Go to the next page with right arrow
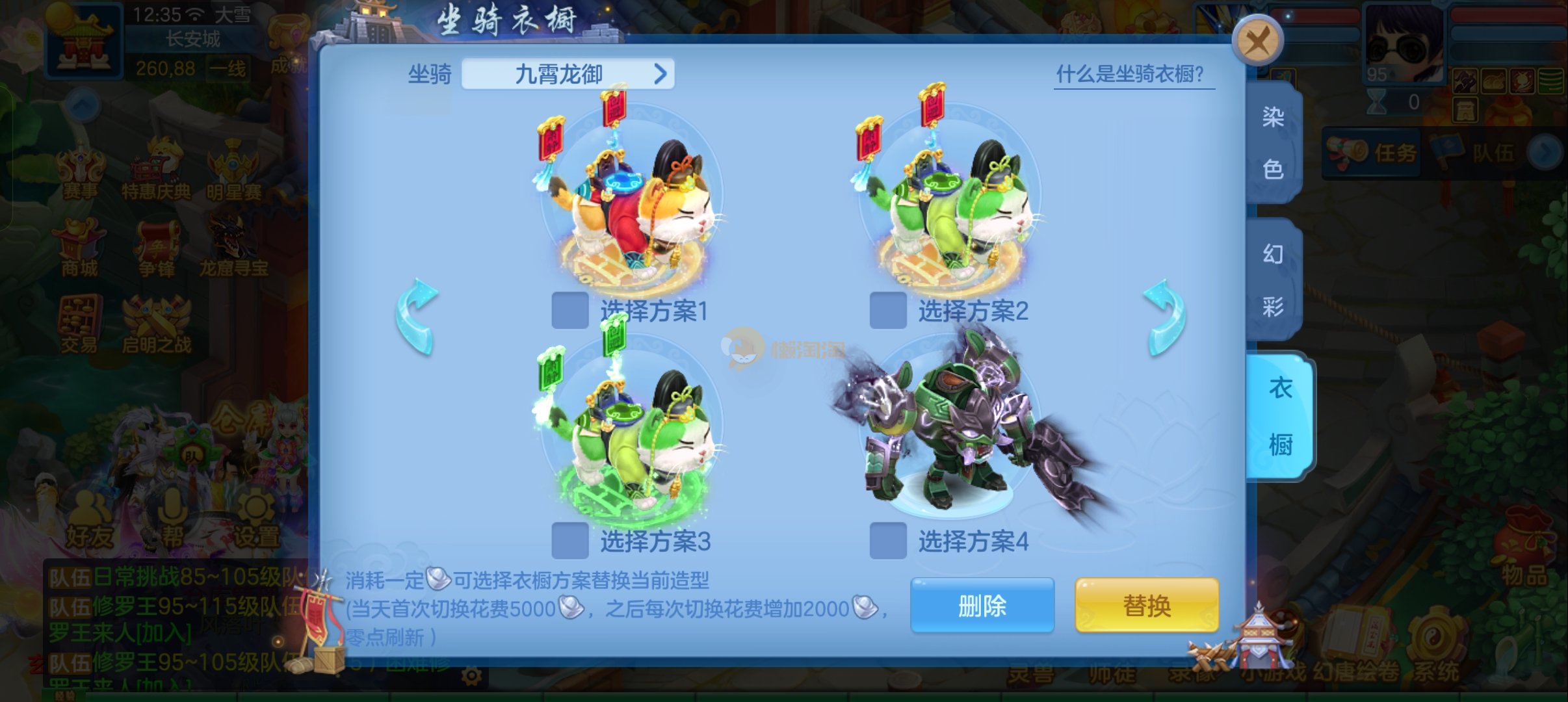1568x702 pixels. (1164, 318)
